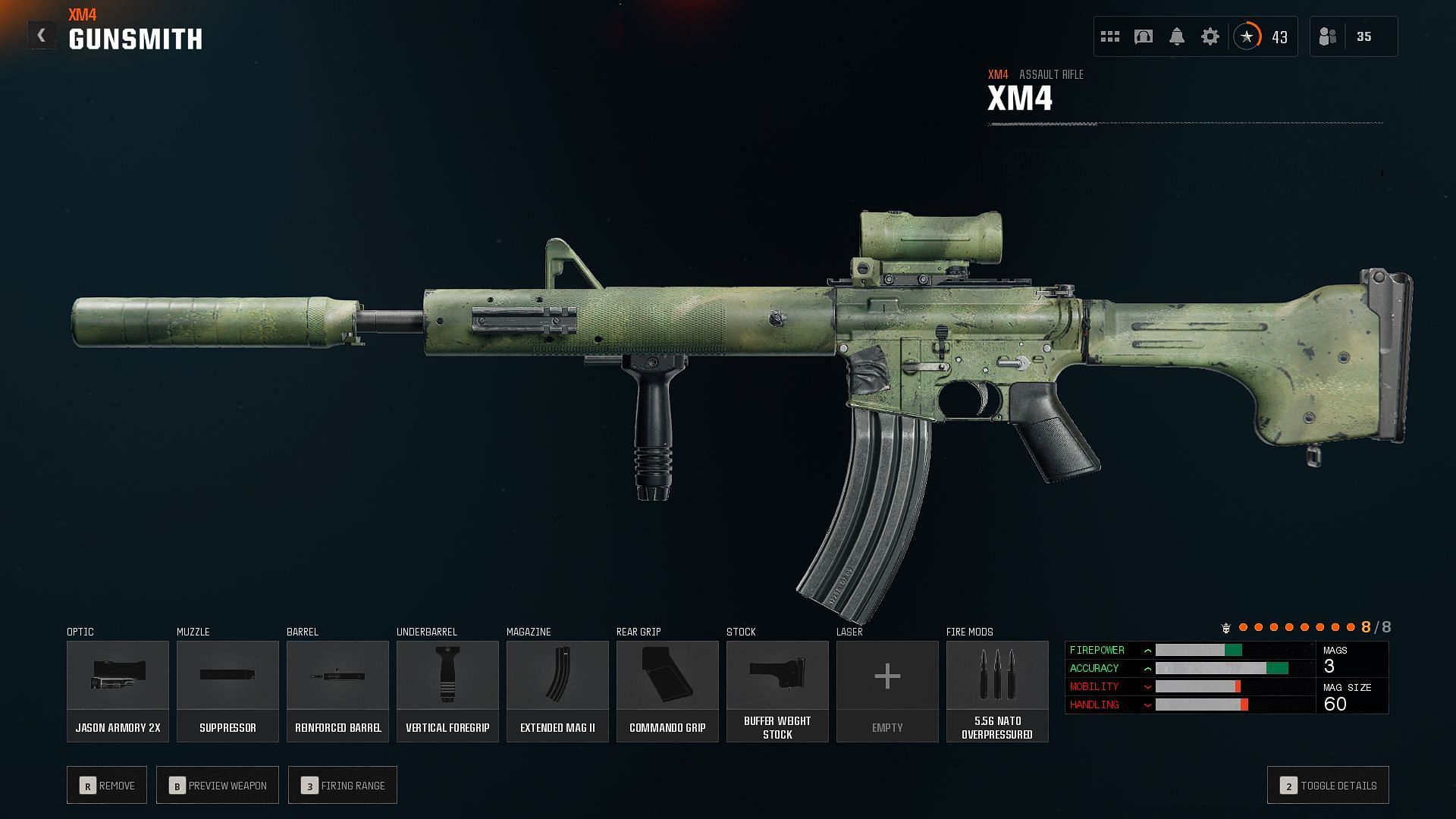Choose the Reinforced Barrel slot
Viewport: 1456px width, 819px height.
point(337,691)
